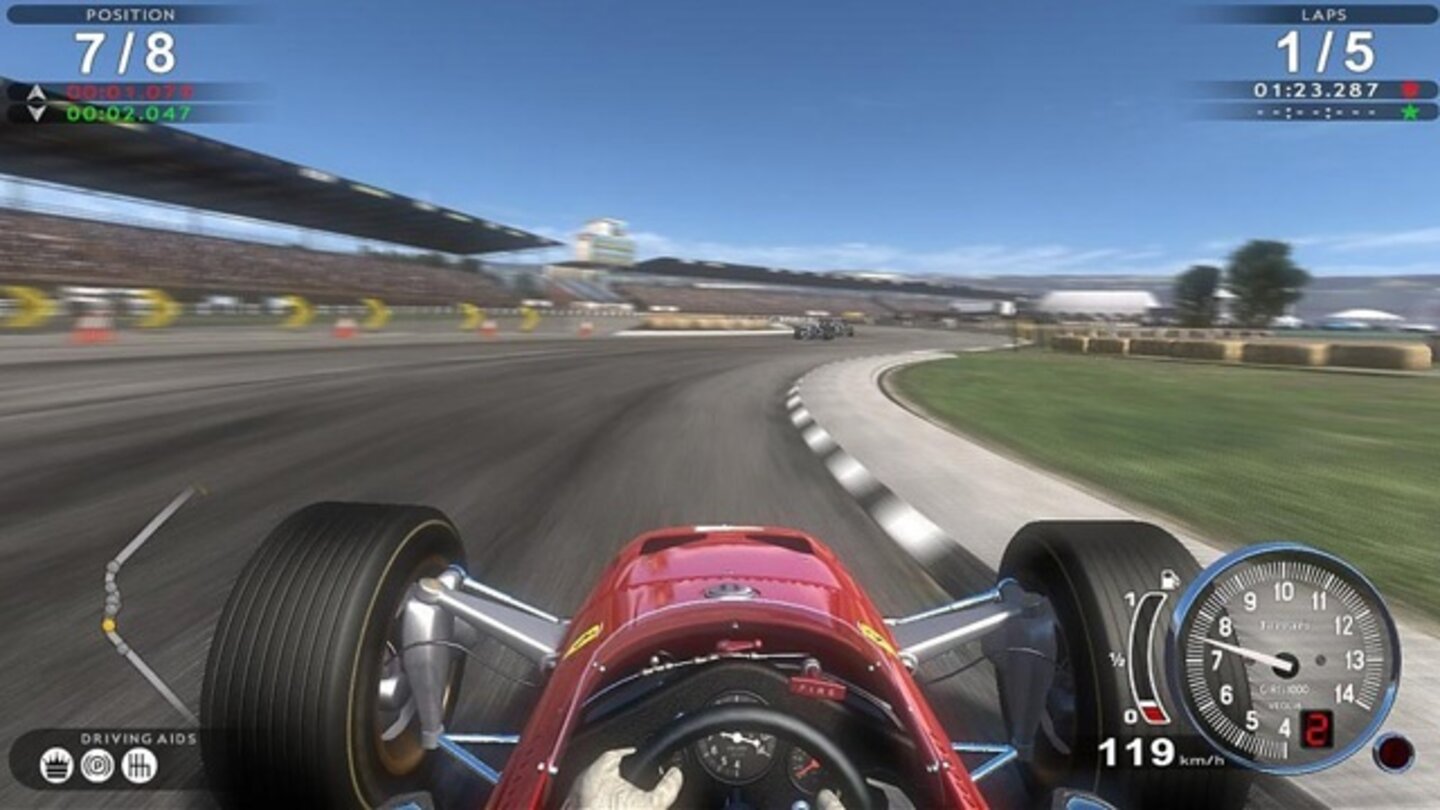Click the red dot next to LAPS counter
Viewport: 1440px width, 810px height.
[x=1410, y=89]
